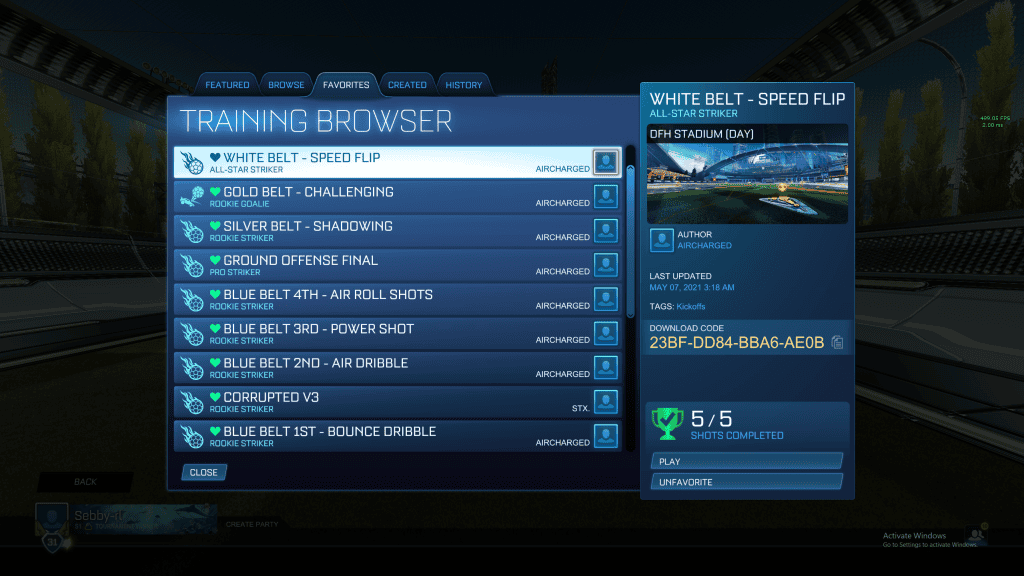
Task: Select the Favorites tab
Action: (346, 85)
